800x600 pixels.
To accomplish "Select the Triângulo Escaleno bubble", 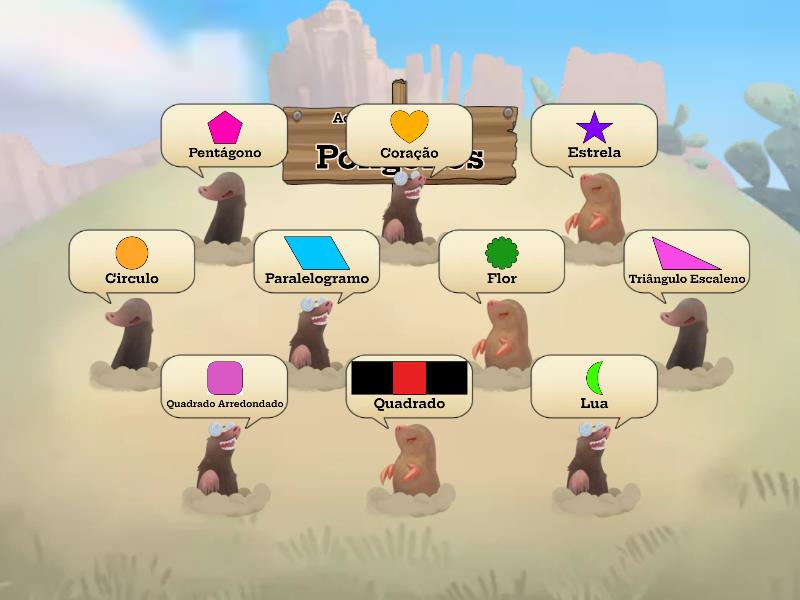I will tap(686, 261).
